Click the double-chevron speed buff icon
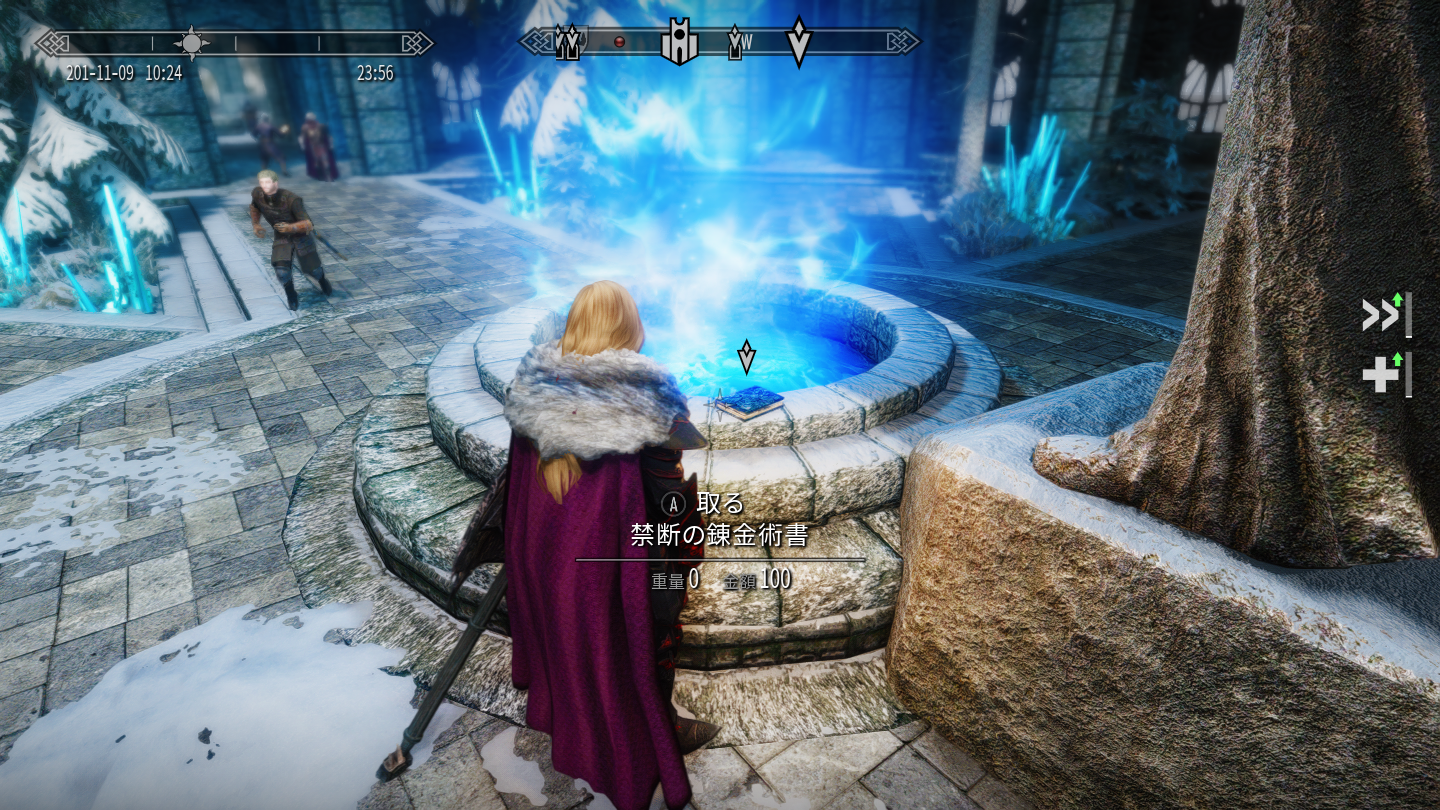 1381,315
